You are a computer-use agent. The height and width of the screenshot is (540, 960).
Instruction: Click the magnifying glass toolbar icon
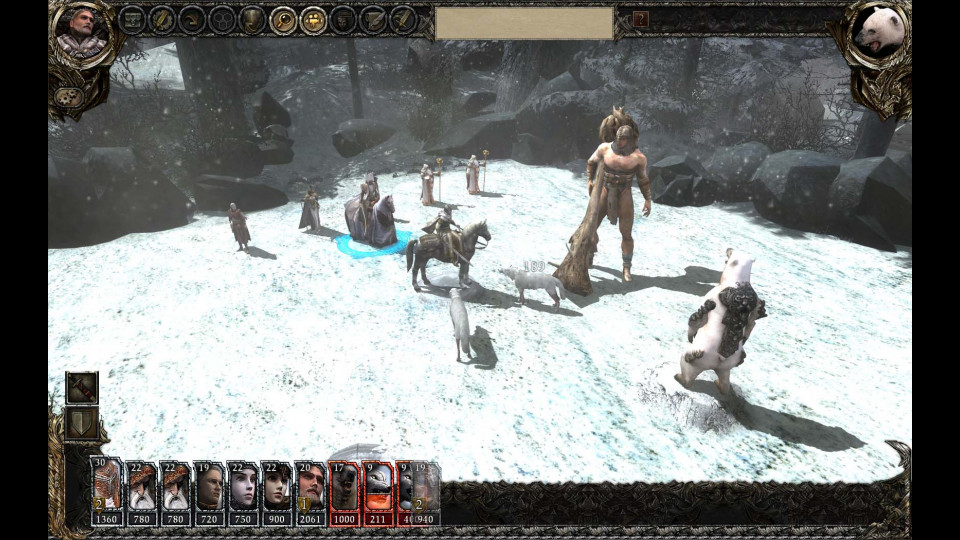coord(283,19)
